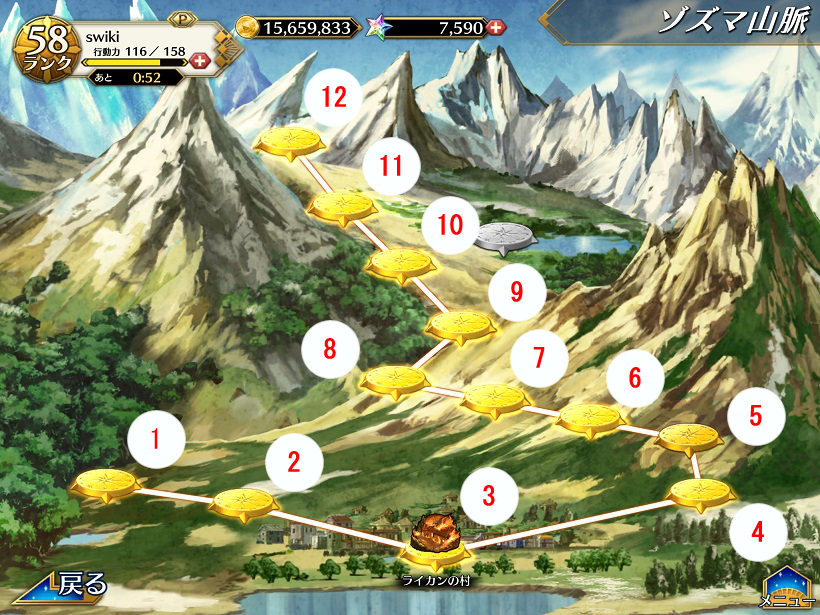Screen dimensions: 820x615
Task: Go back with the 戻る button
Action: 60,585
